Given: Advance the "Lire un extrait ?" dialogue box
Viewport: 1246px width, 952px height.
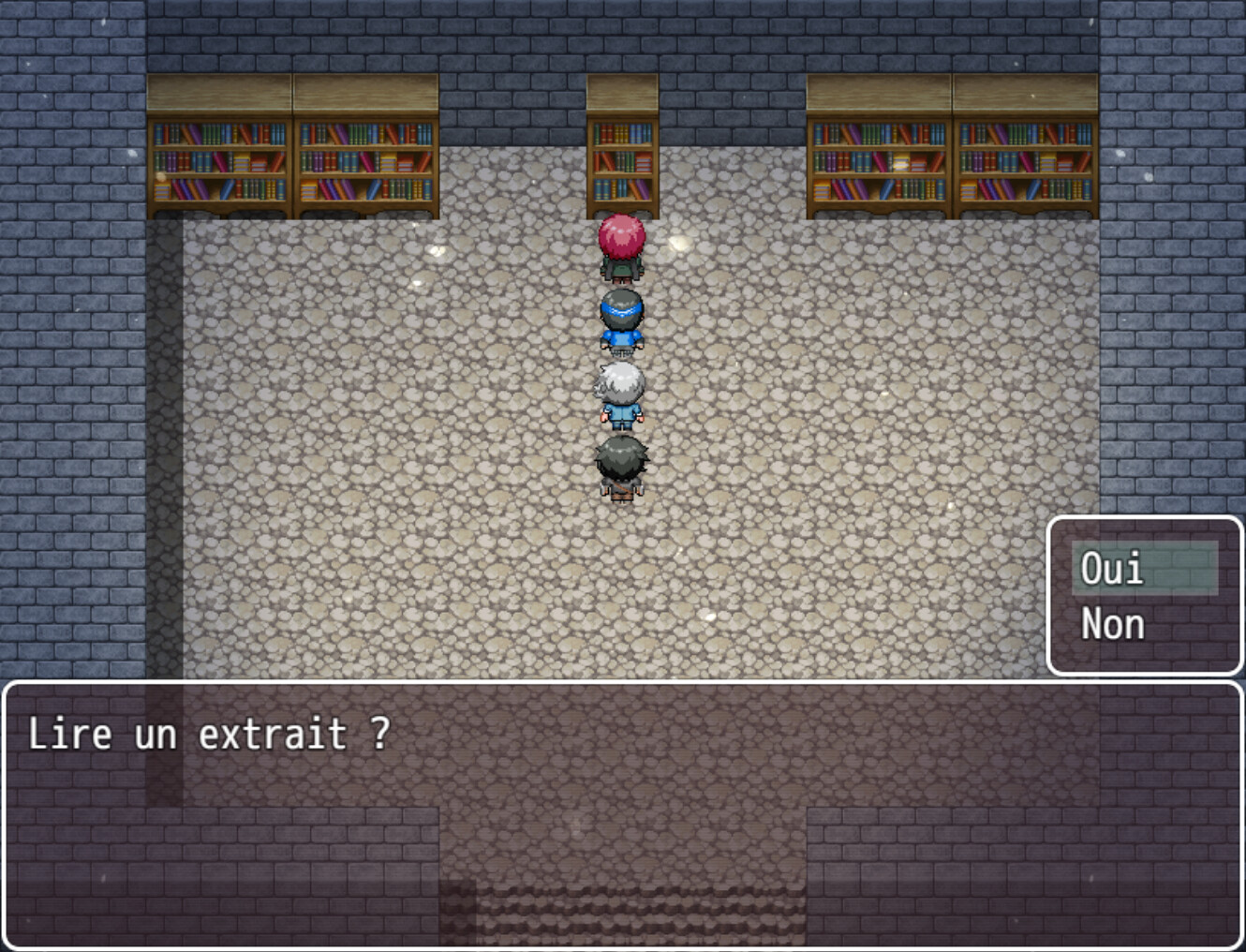Looking at the screenshot, I should click(x=622, y=813).
